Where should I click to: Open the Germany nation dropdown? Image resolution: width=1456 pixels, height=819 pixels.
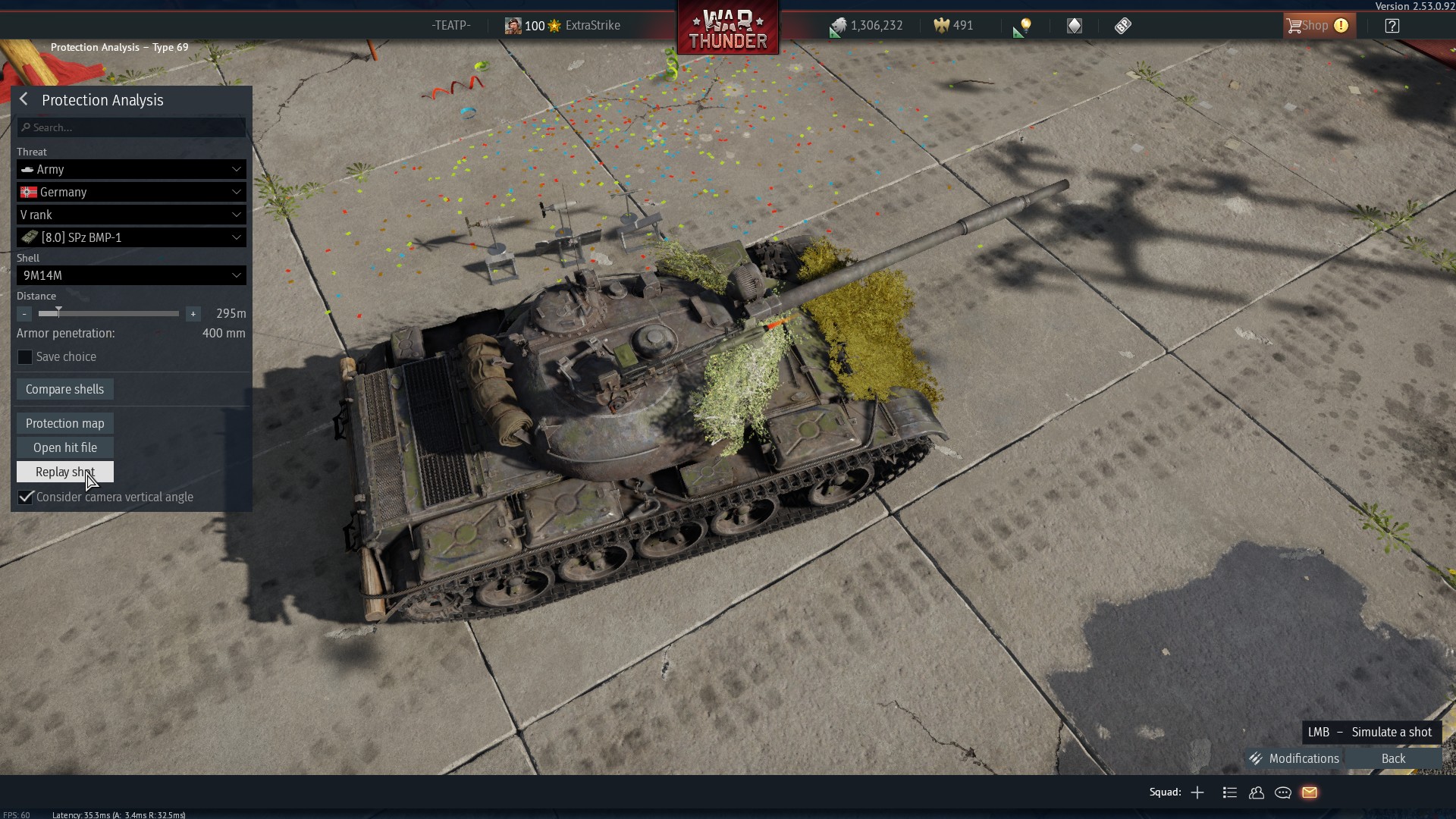pos(131,192)
